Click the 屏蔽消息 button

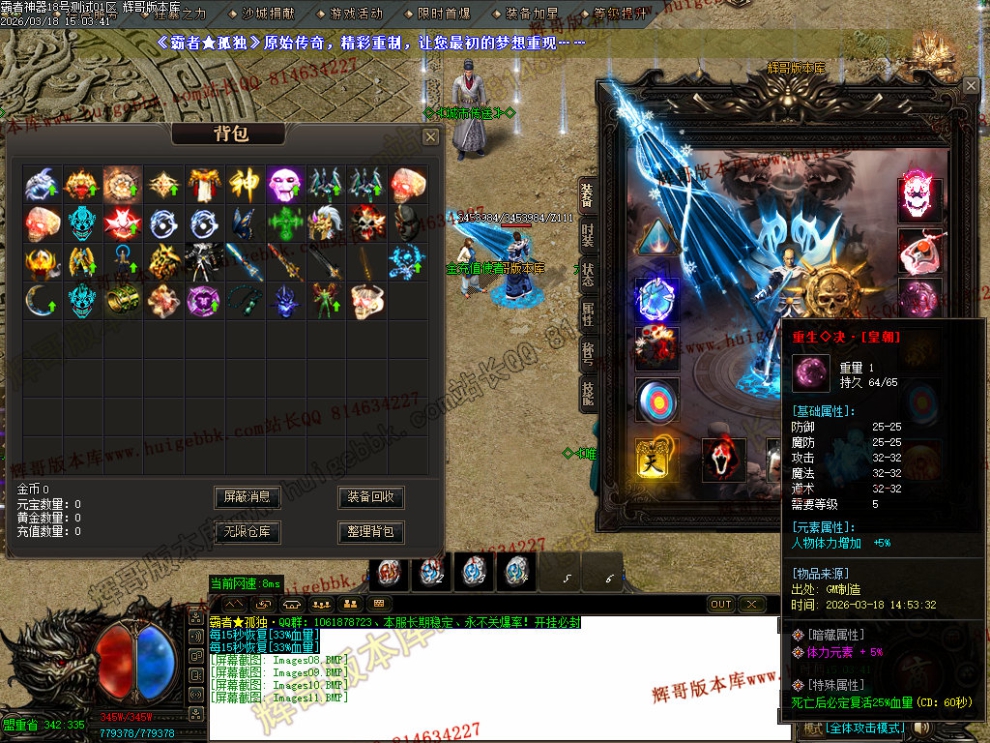pyautogui.click(x=247, y=497)
